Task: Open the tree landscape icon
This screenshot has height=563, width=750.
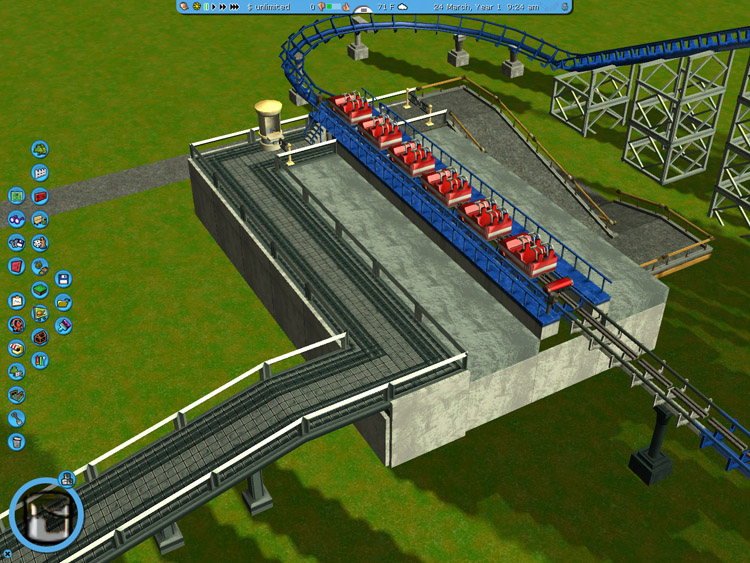Action: (40, 149)
